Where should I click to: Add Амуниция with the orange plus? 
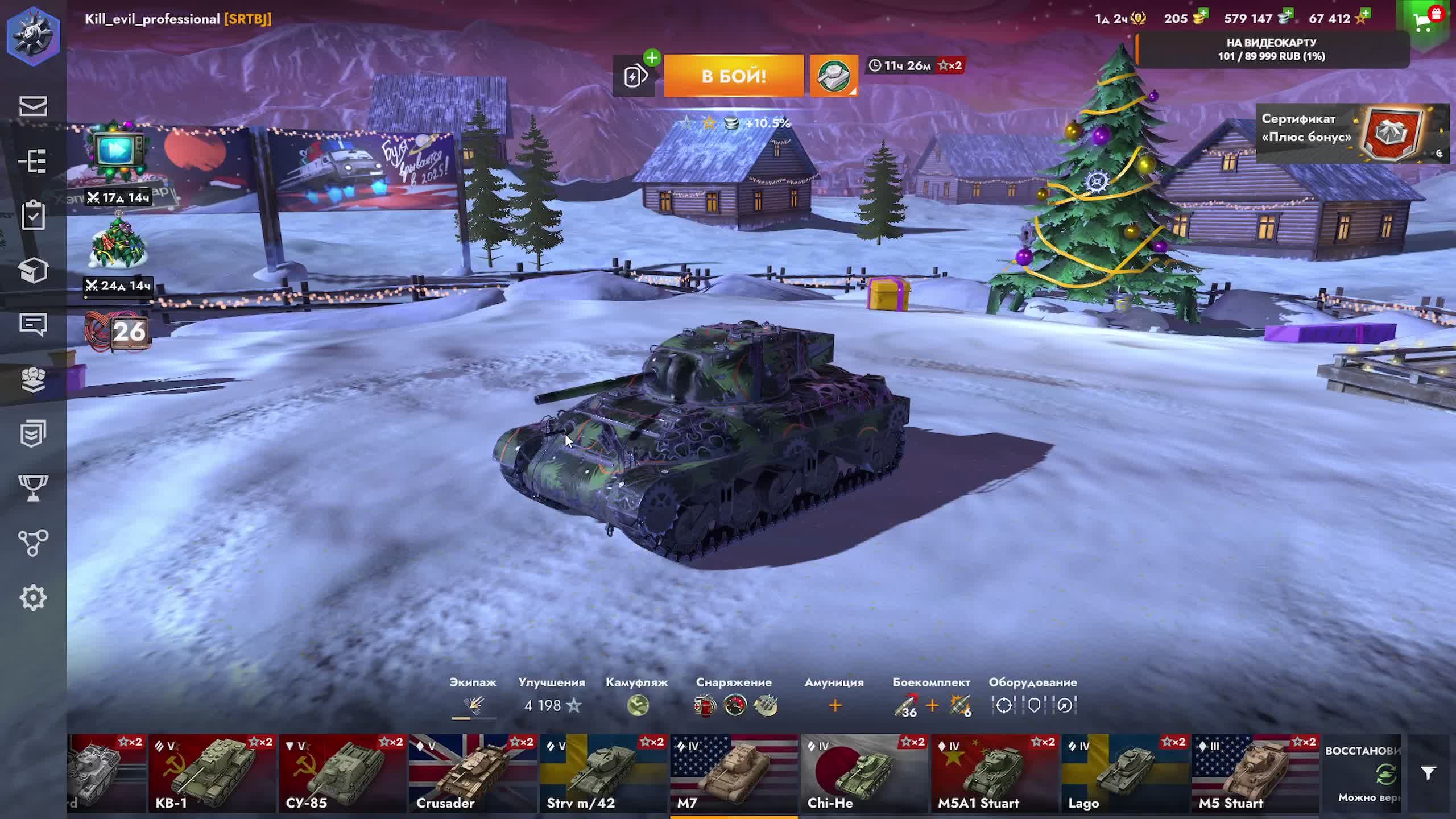pos(834,706)
